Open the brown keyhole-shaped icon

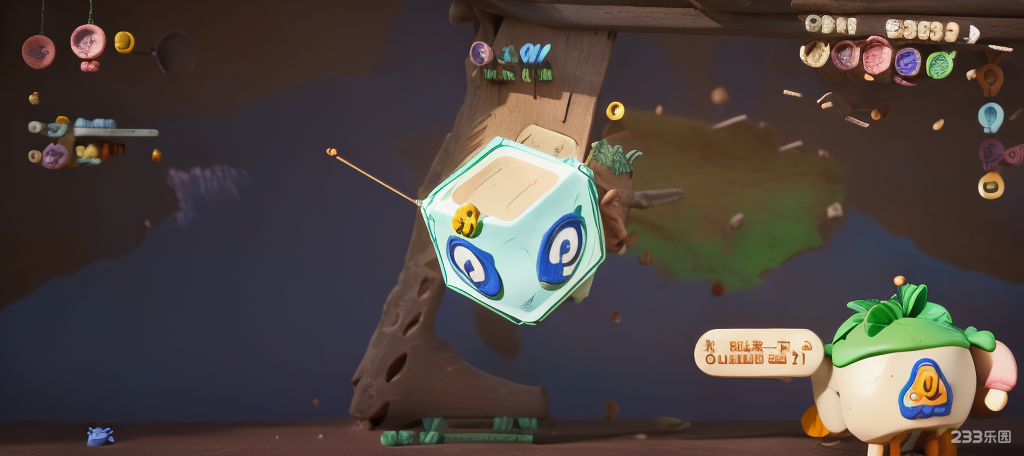990,76
